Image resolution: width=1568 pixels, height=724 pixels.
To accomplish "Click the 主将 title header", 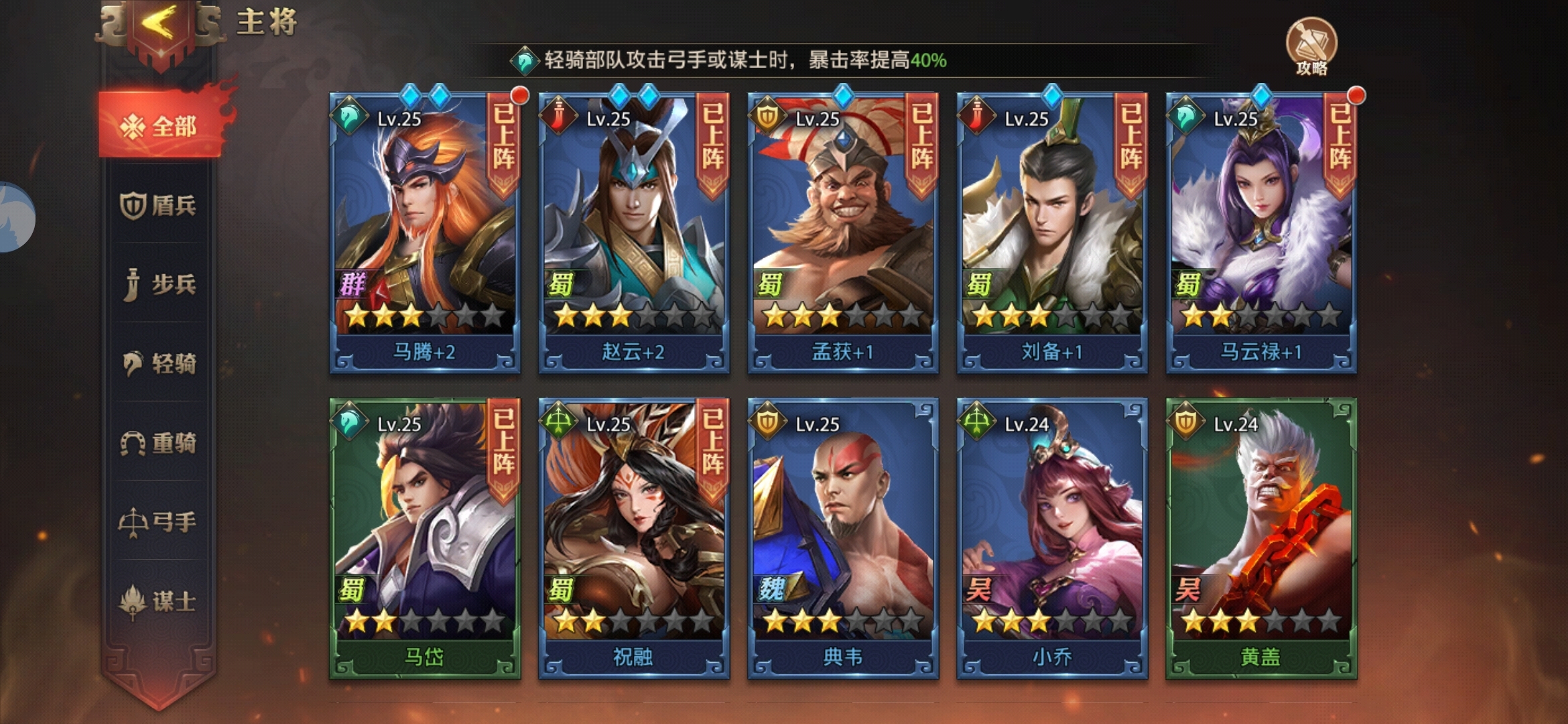I will [268, 22].
